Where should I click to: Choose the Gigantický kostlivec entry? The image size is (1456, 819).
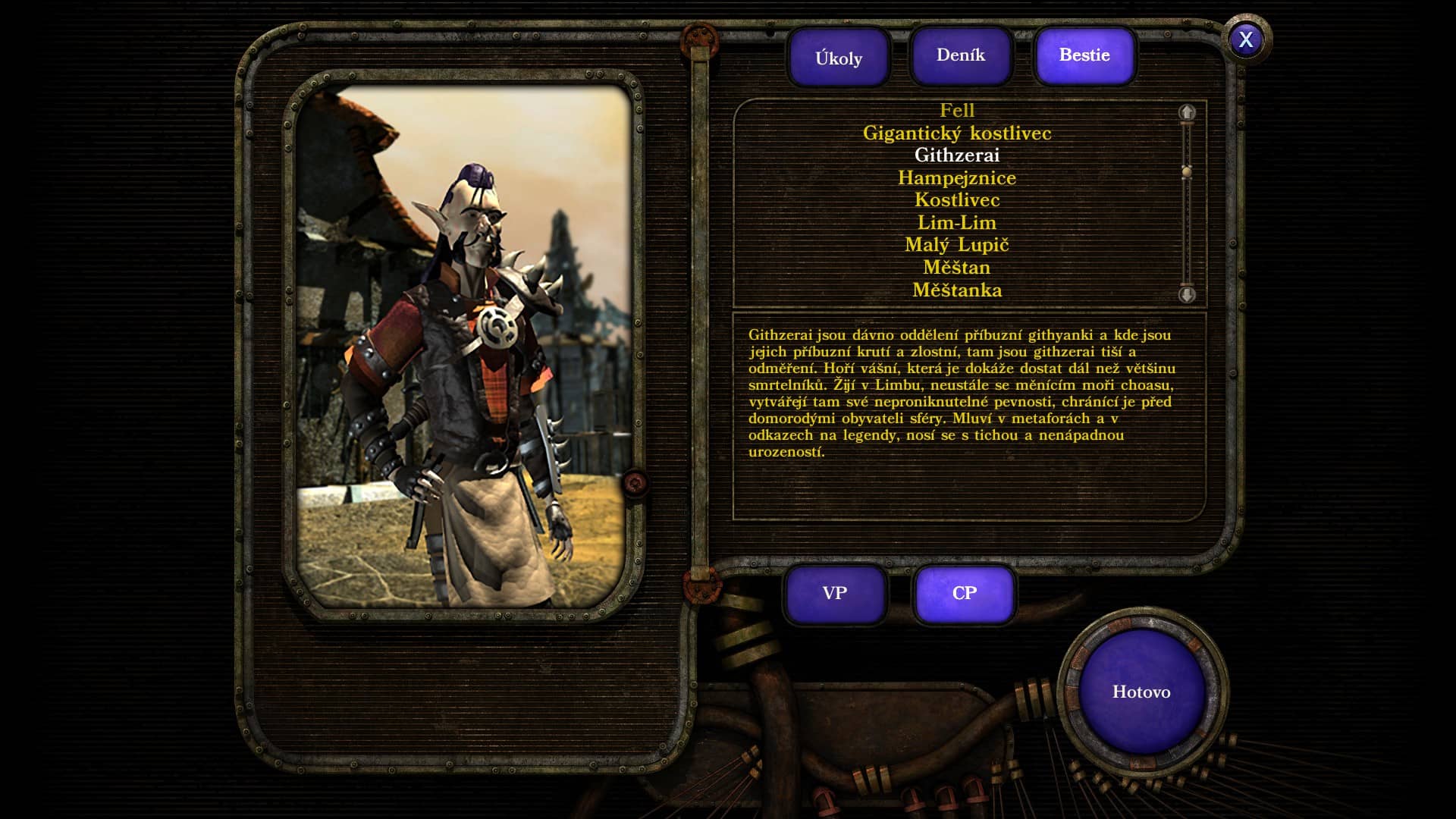pos(957,133)
